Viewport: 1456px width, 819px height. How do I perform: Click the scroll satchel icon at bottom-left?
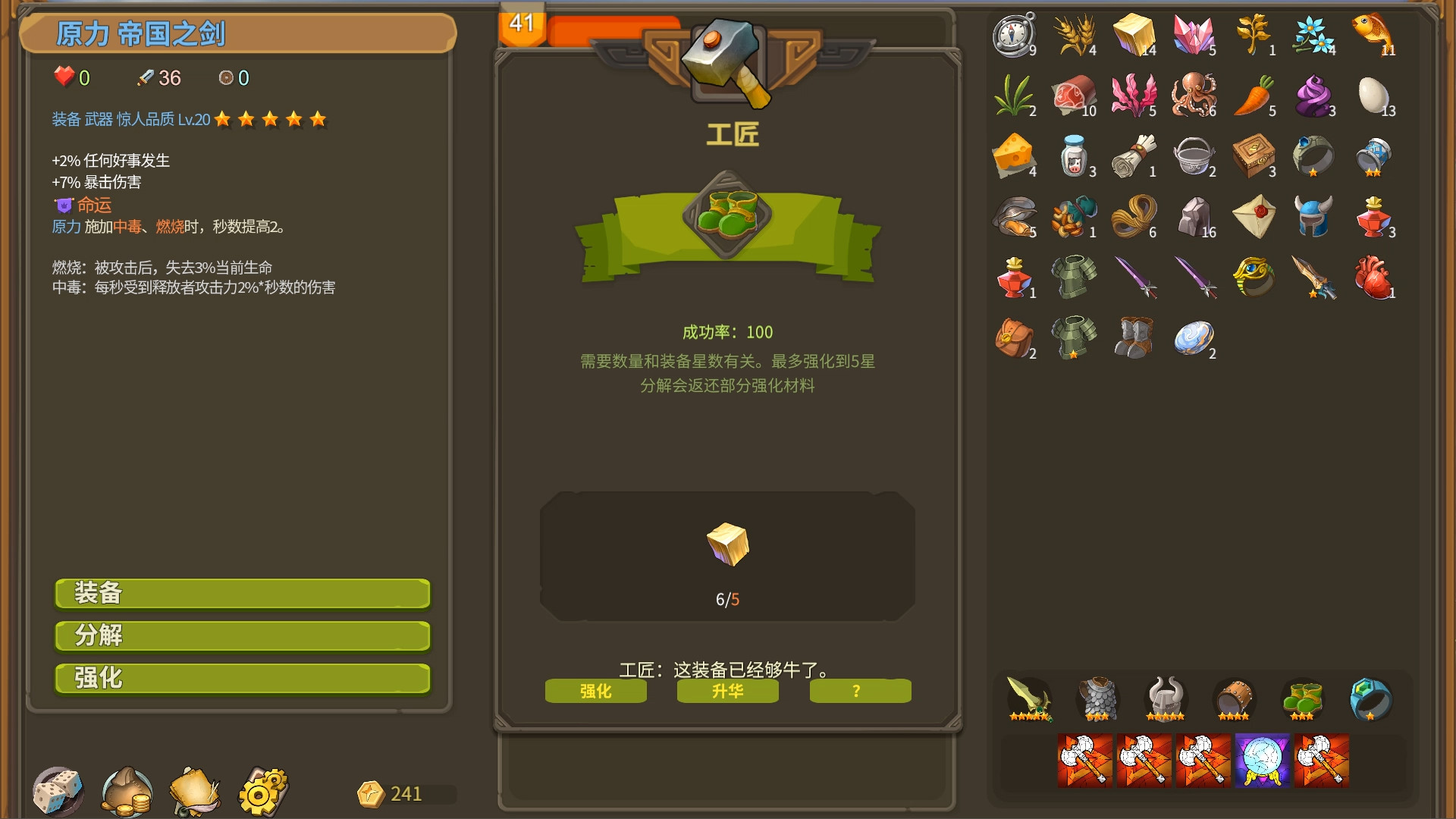193,792
